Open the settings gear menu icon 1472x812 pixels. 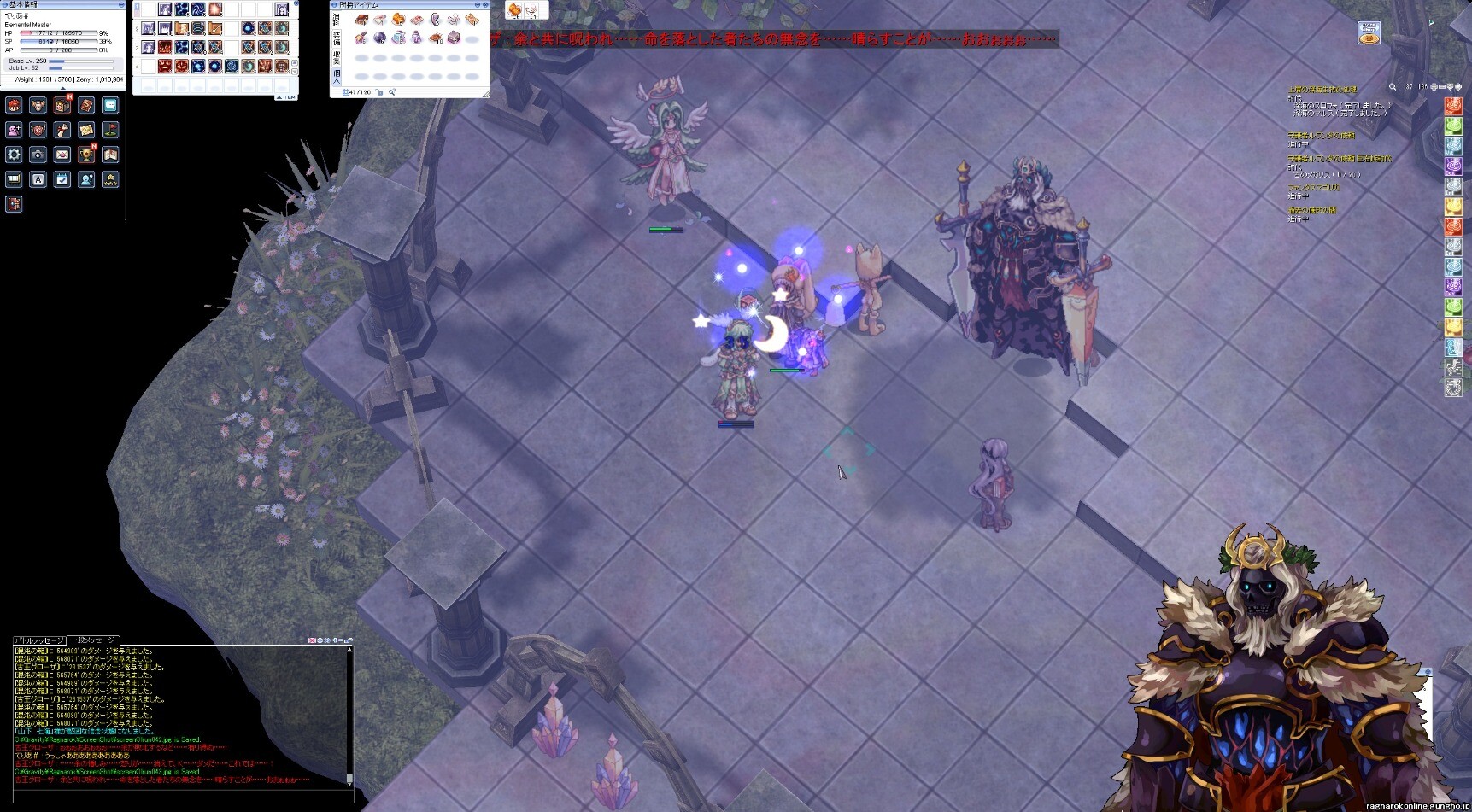pos(14,155)
